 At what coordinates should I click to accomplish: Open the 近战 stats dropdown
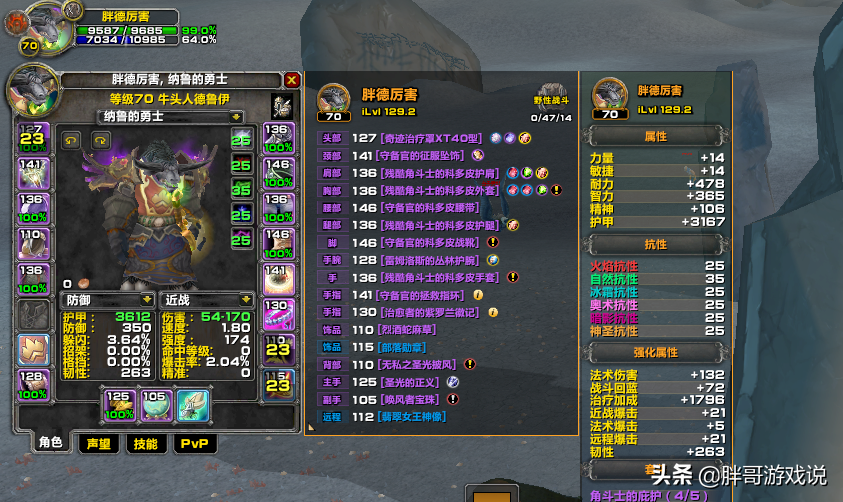point(246,299)
